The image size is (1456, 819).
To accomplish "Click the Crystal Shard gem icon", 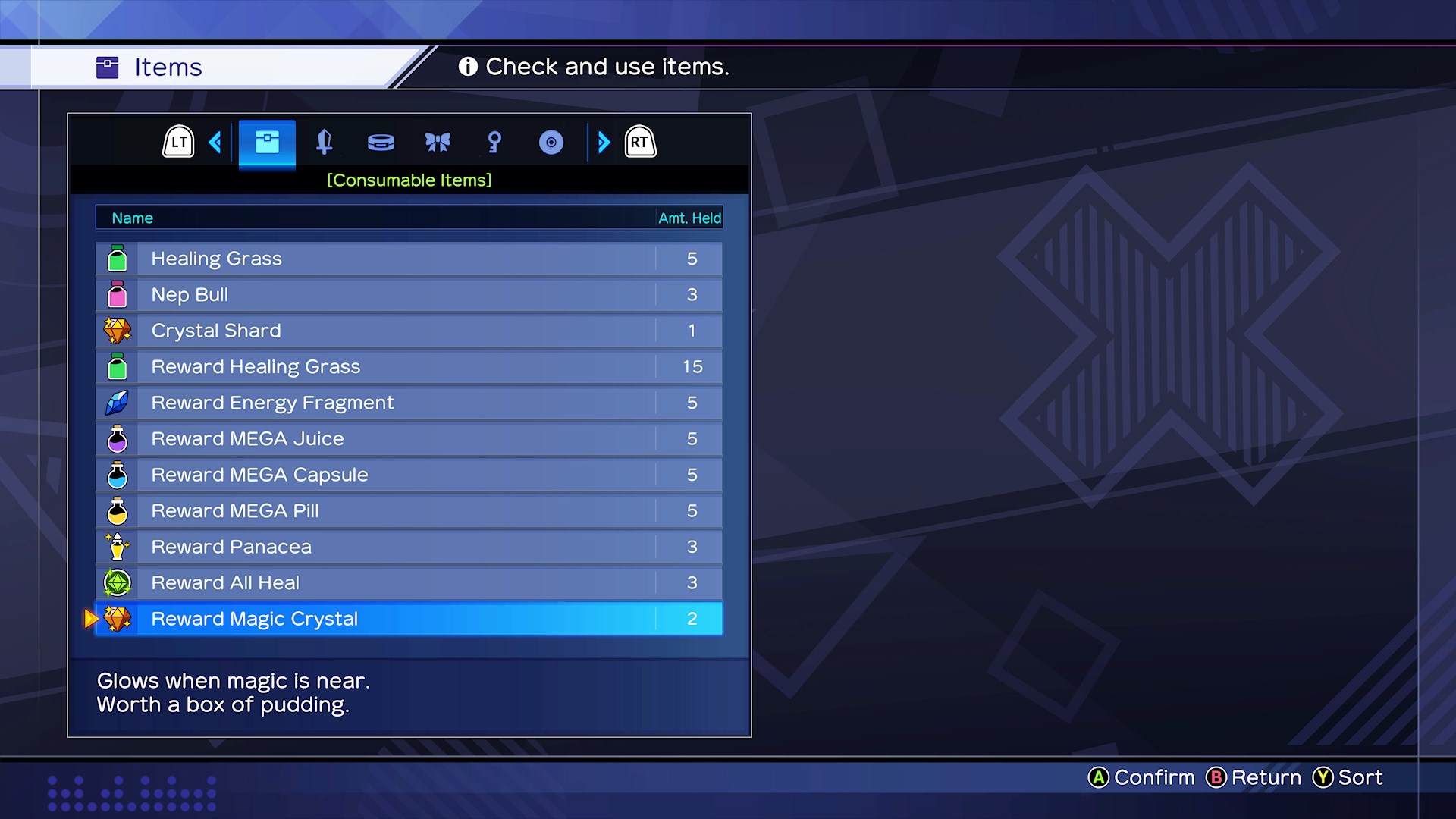I will (118, 330).
